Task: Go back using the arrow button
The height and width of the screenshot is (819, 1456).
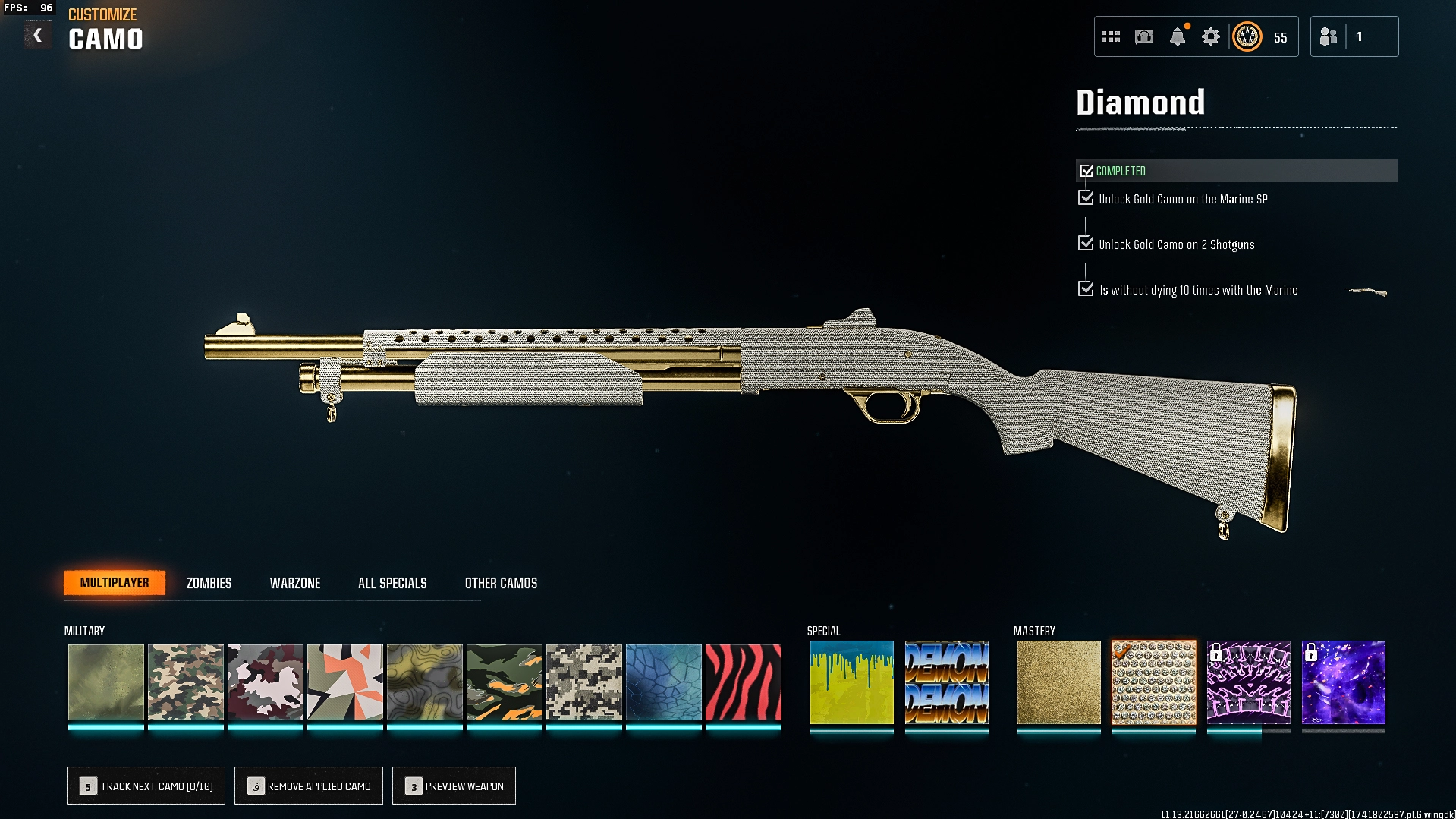Action: point(37,36)
